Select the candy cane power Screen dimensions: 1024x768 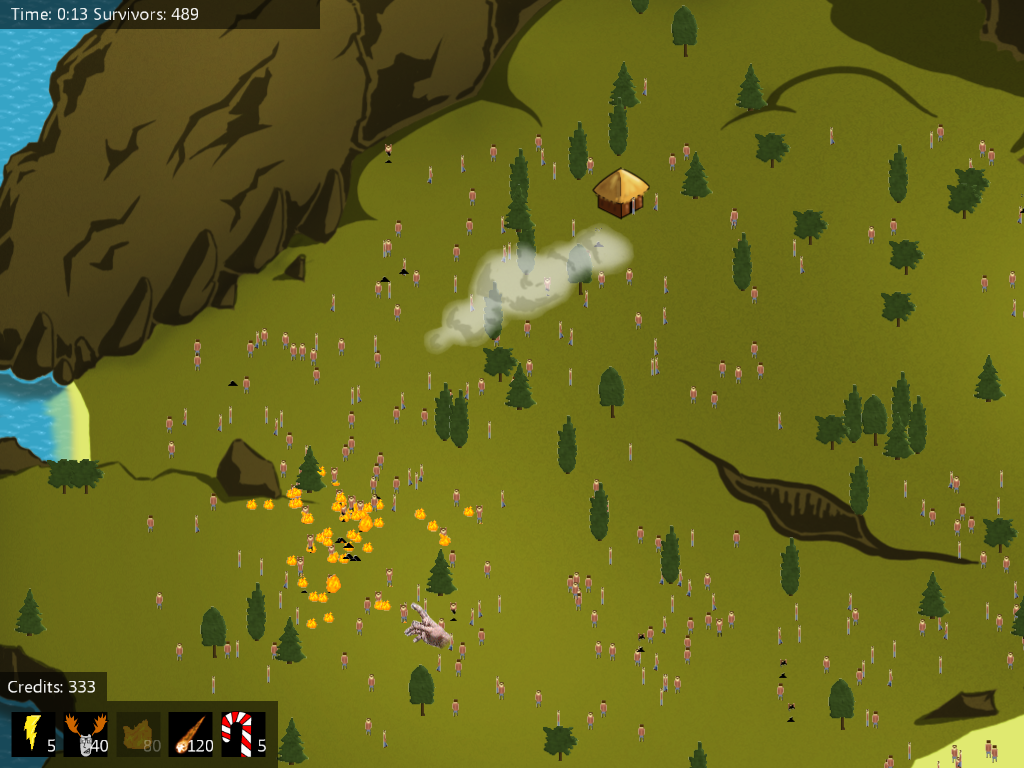click(x=243, y=734)
